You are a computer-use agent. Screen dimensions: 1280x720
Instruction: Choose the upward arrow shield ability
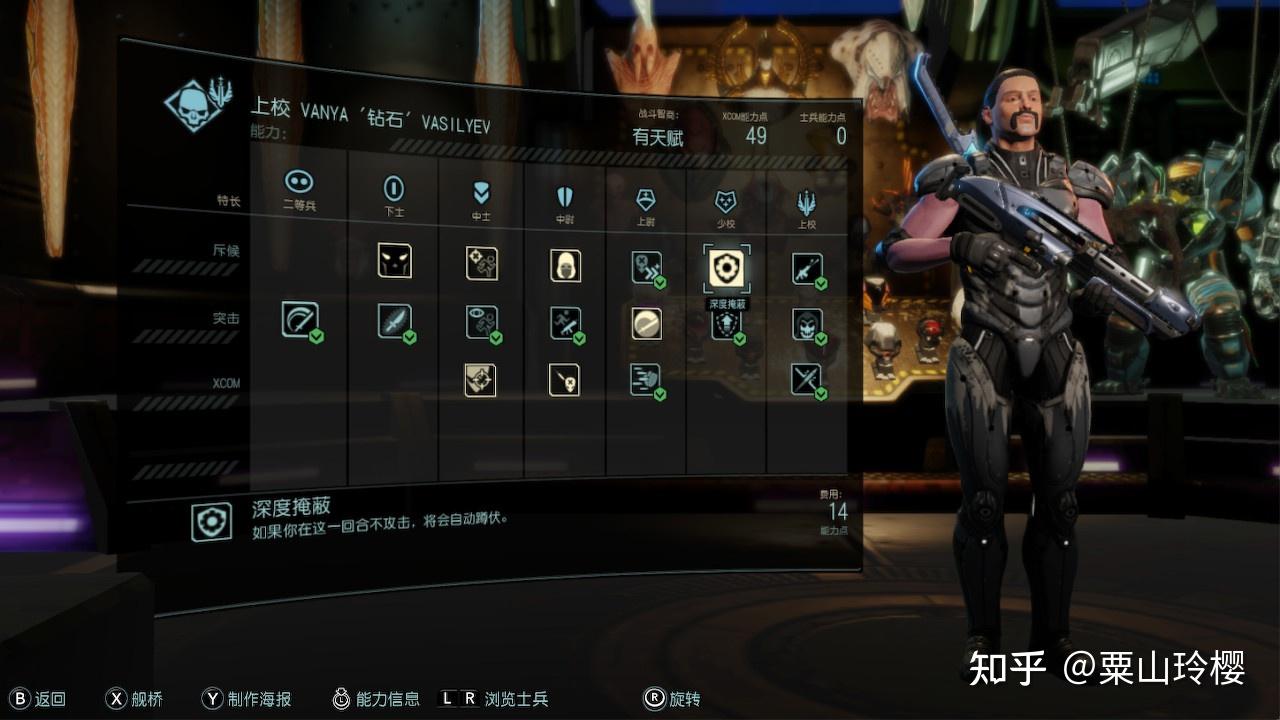pos(726,324)
